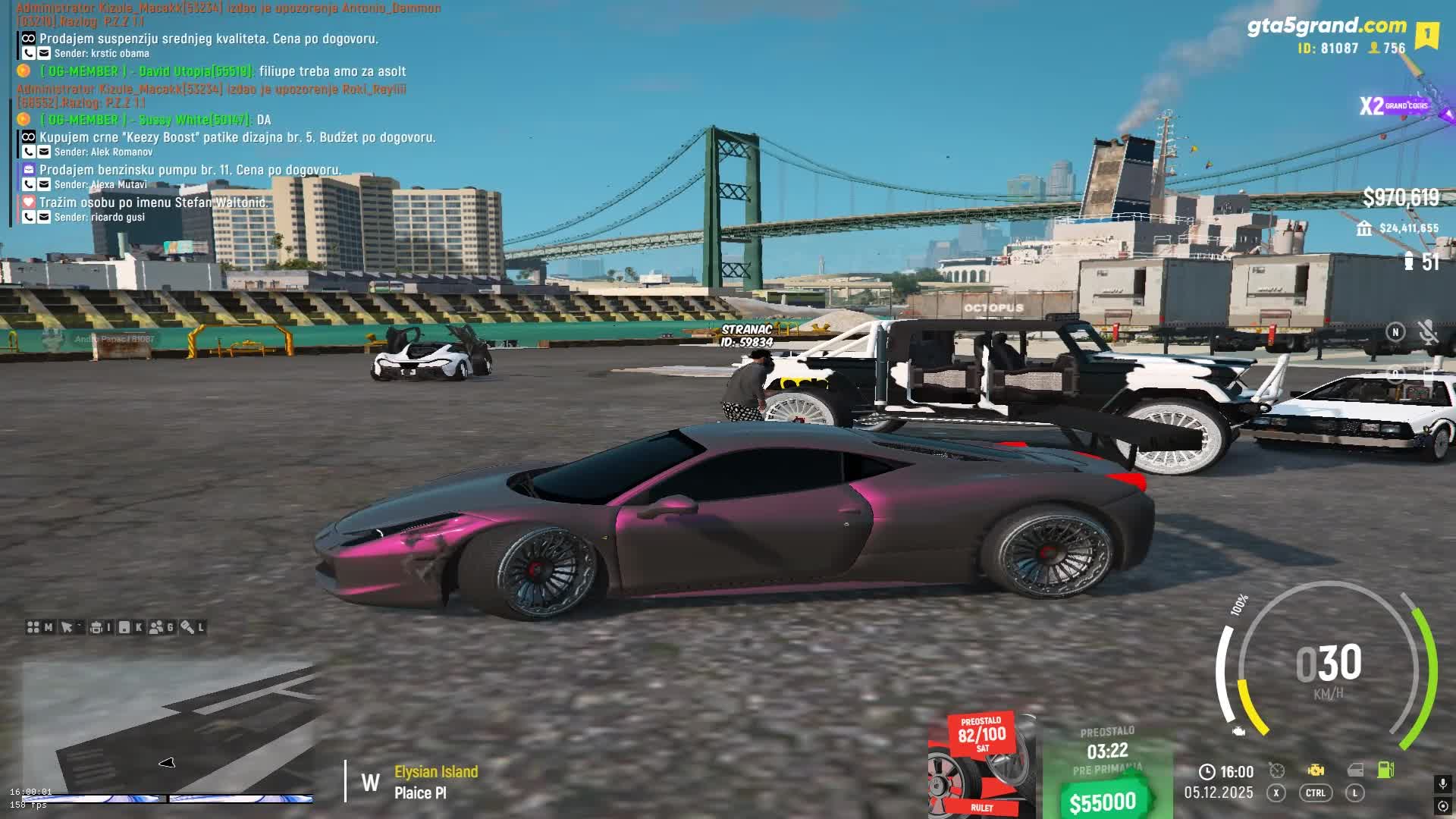The image size is (1456, 819).
Task: Click the green fuel pump icon
Action: pos(1385,770)
